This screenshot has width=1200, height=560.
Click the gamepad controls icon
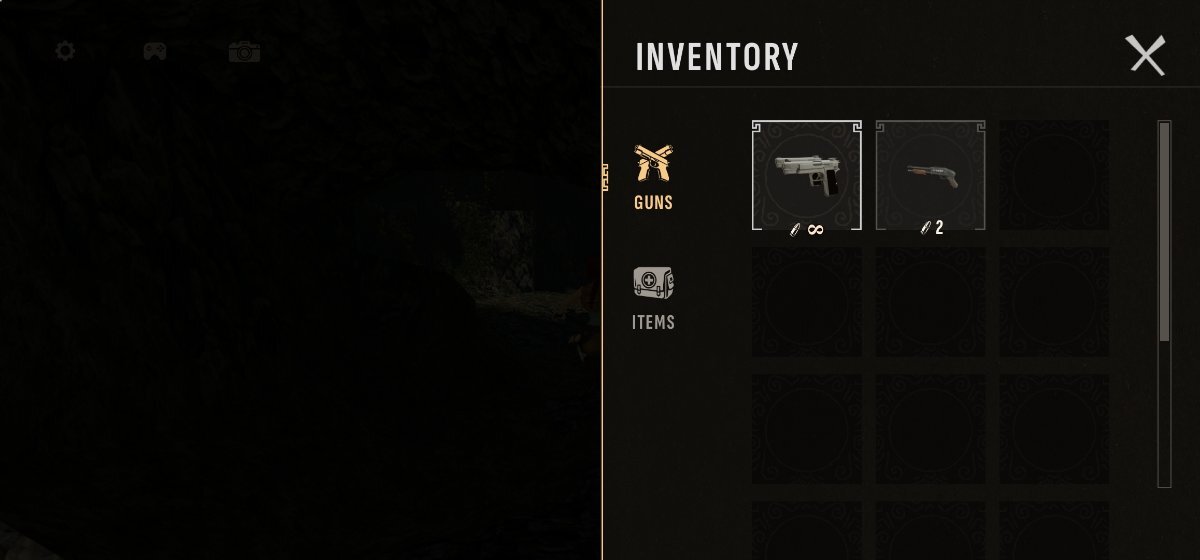coord(154,50)
